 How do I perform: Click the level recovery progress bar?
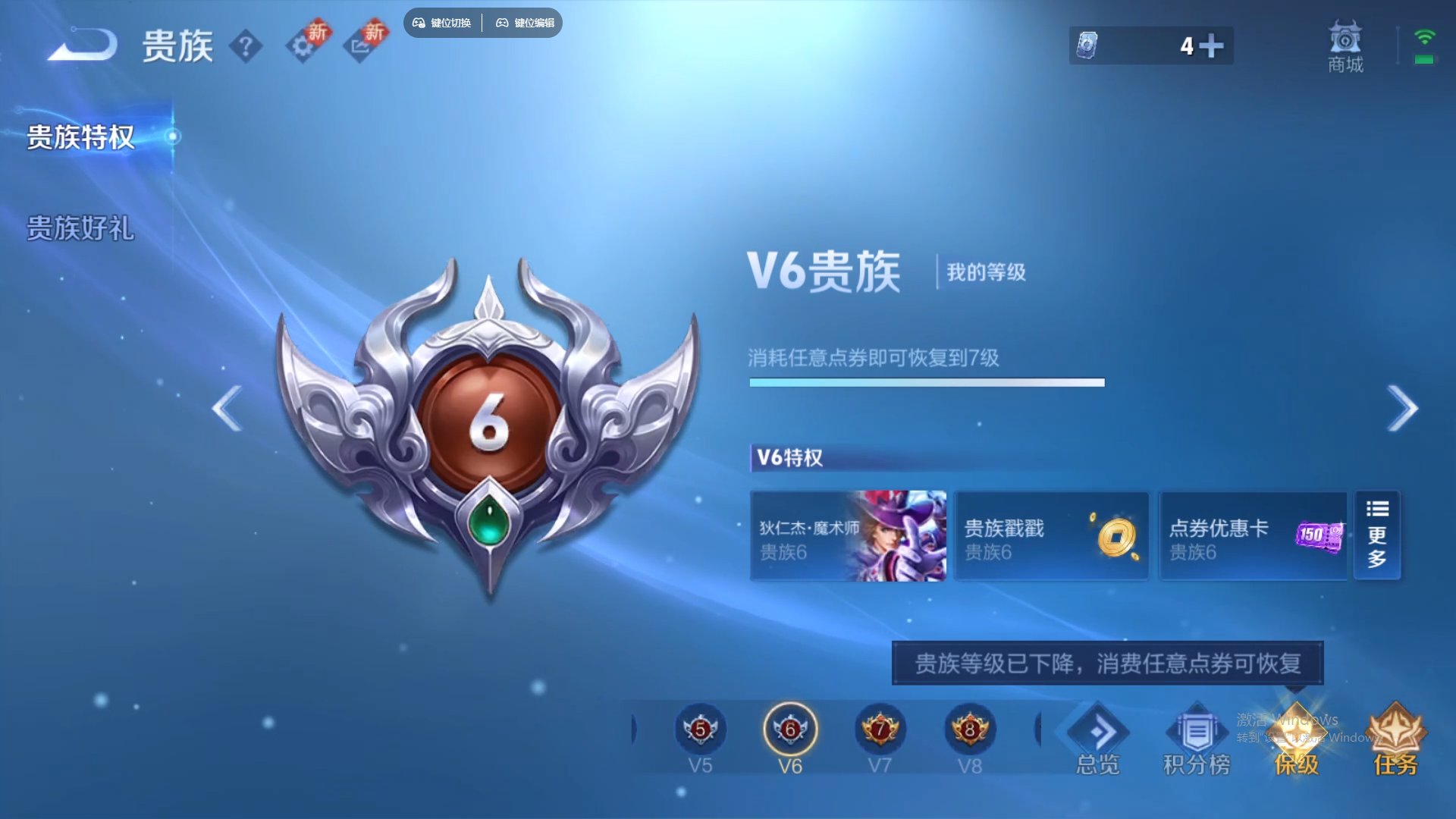(x=927, y=383)
